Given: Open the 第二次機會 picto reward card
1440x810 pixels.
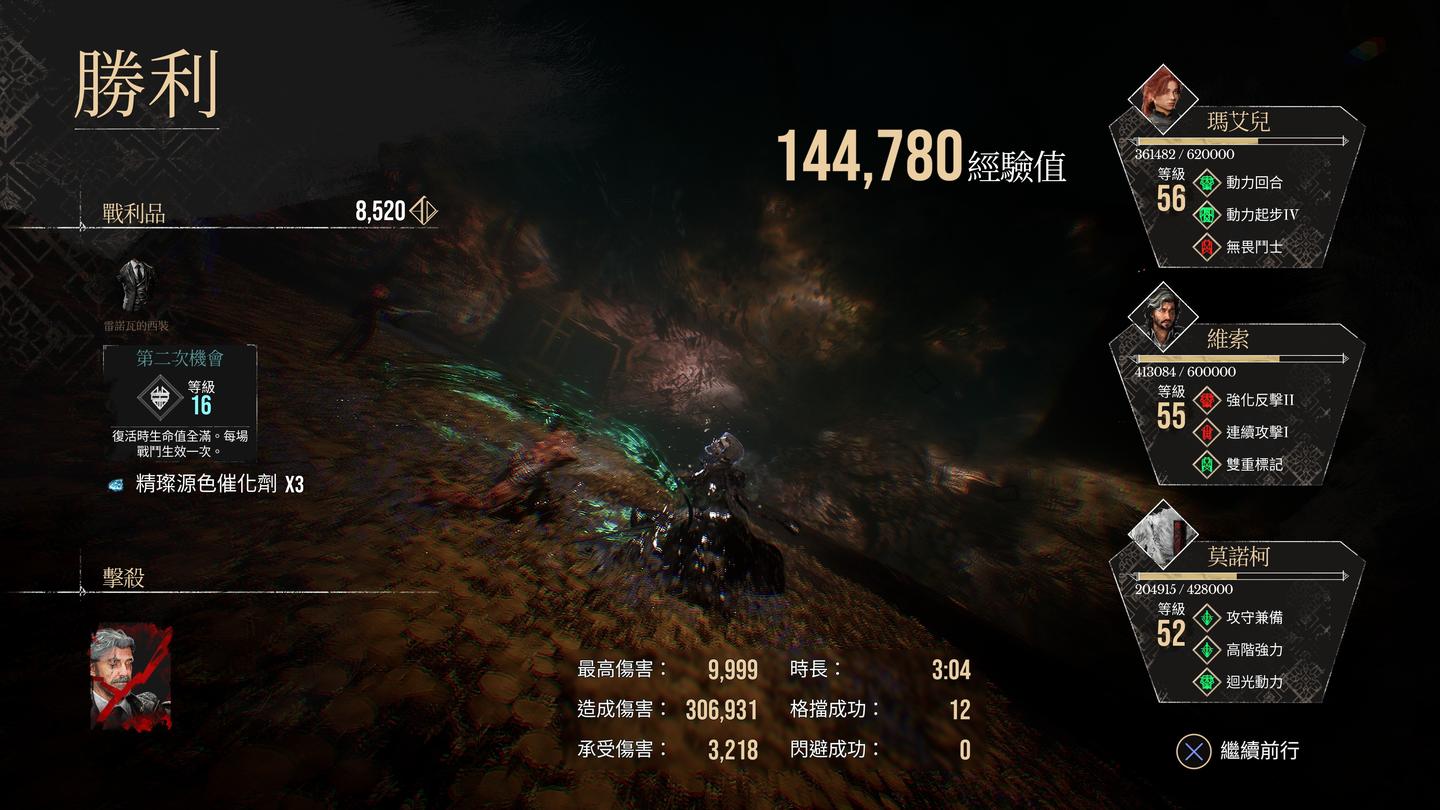Looking at the screenshot, I should 180,402.
